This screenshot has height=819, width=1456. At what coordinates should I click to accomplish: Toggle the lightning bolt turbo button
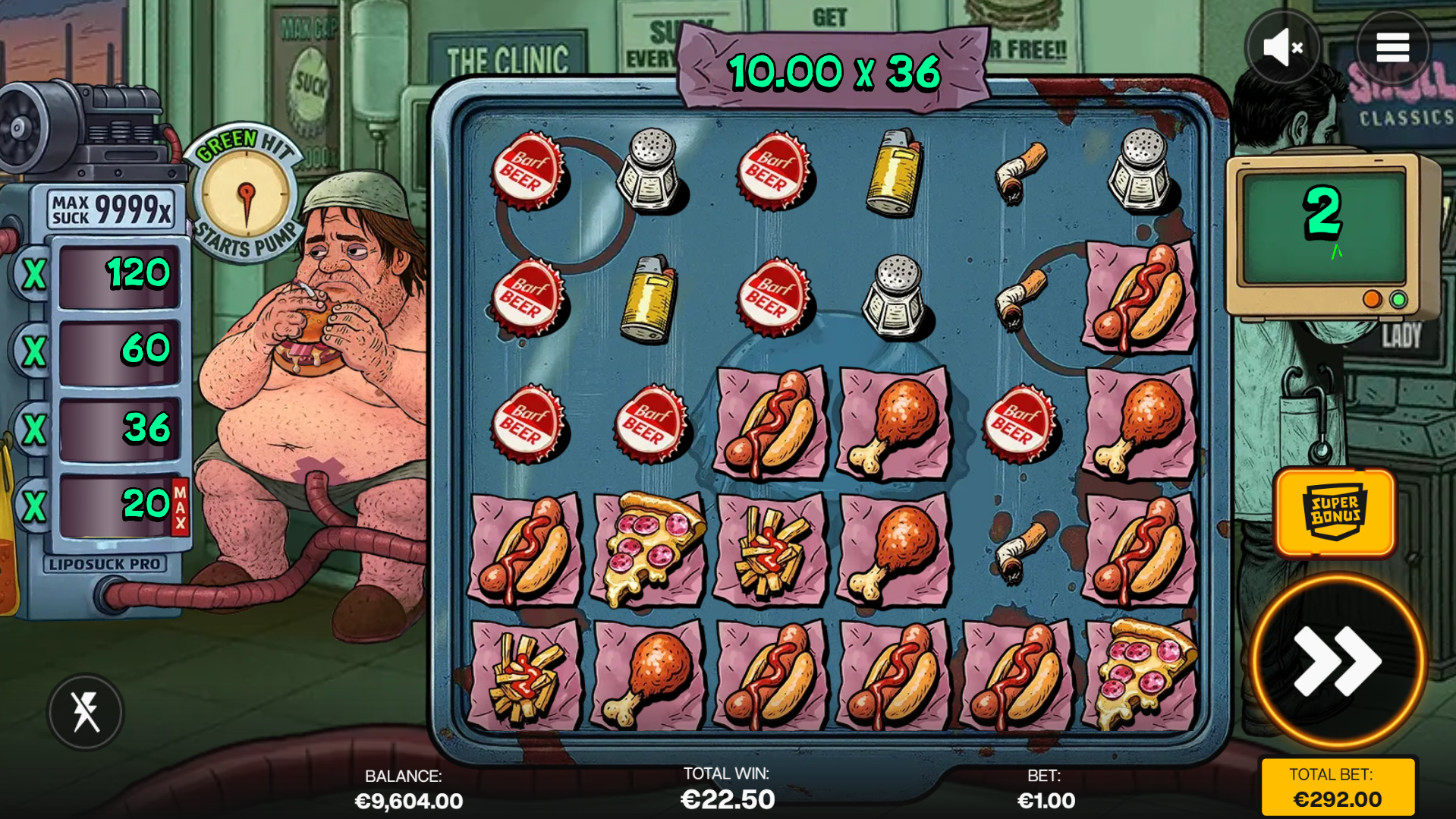coord(86,712)
